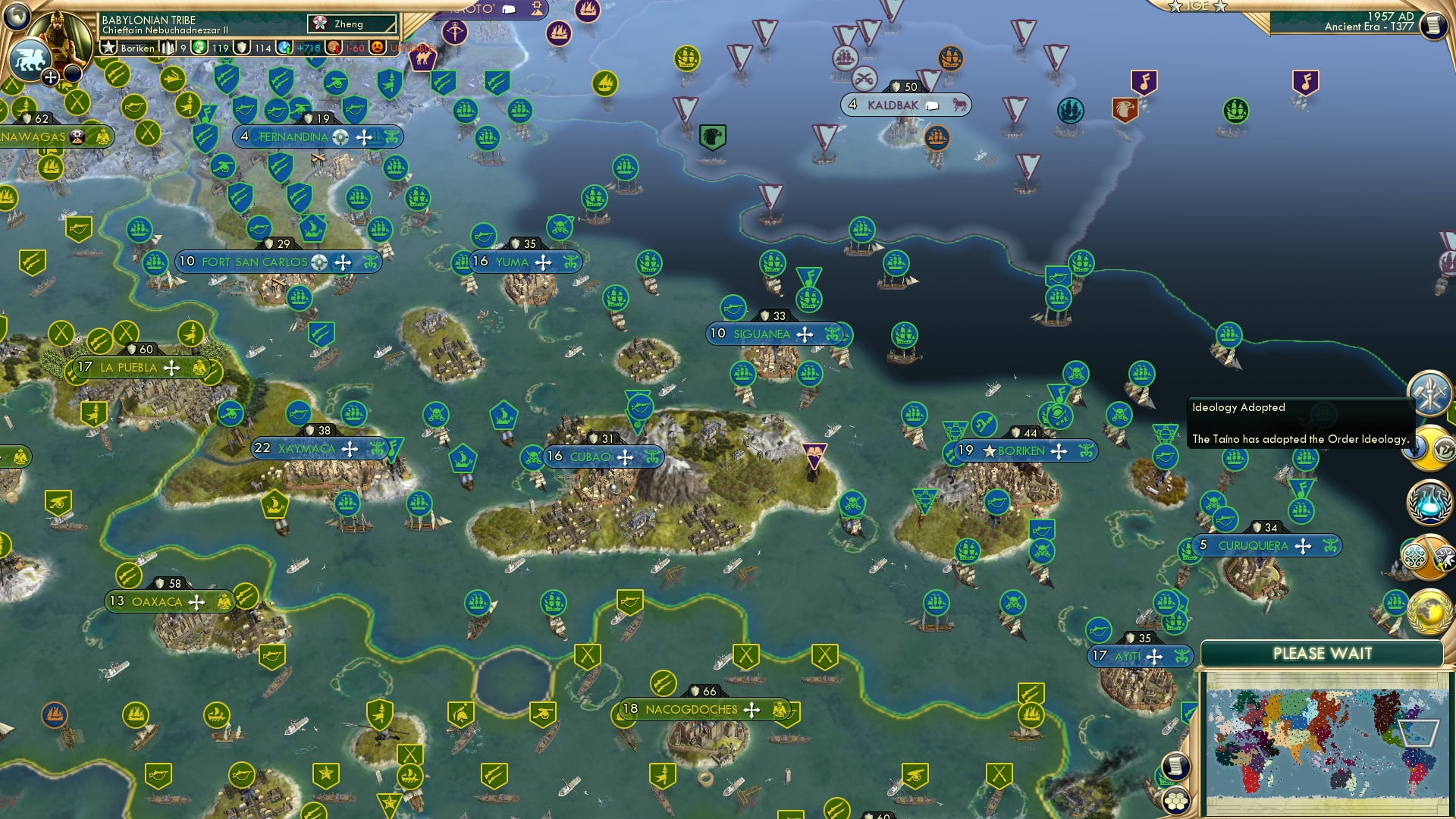Open the crossed tools notification icon
The width and height of the screenshot is (1456, 819).
[1429, 391]
